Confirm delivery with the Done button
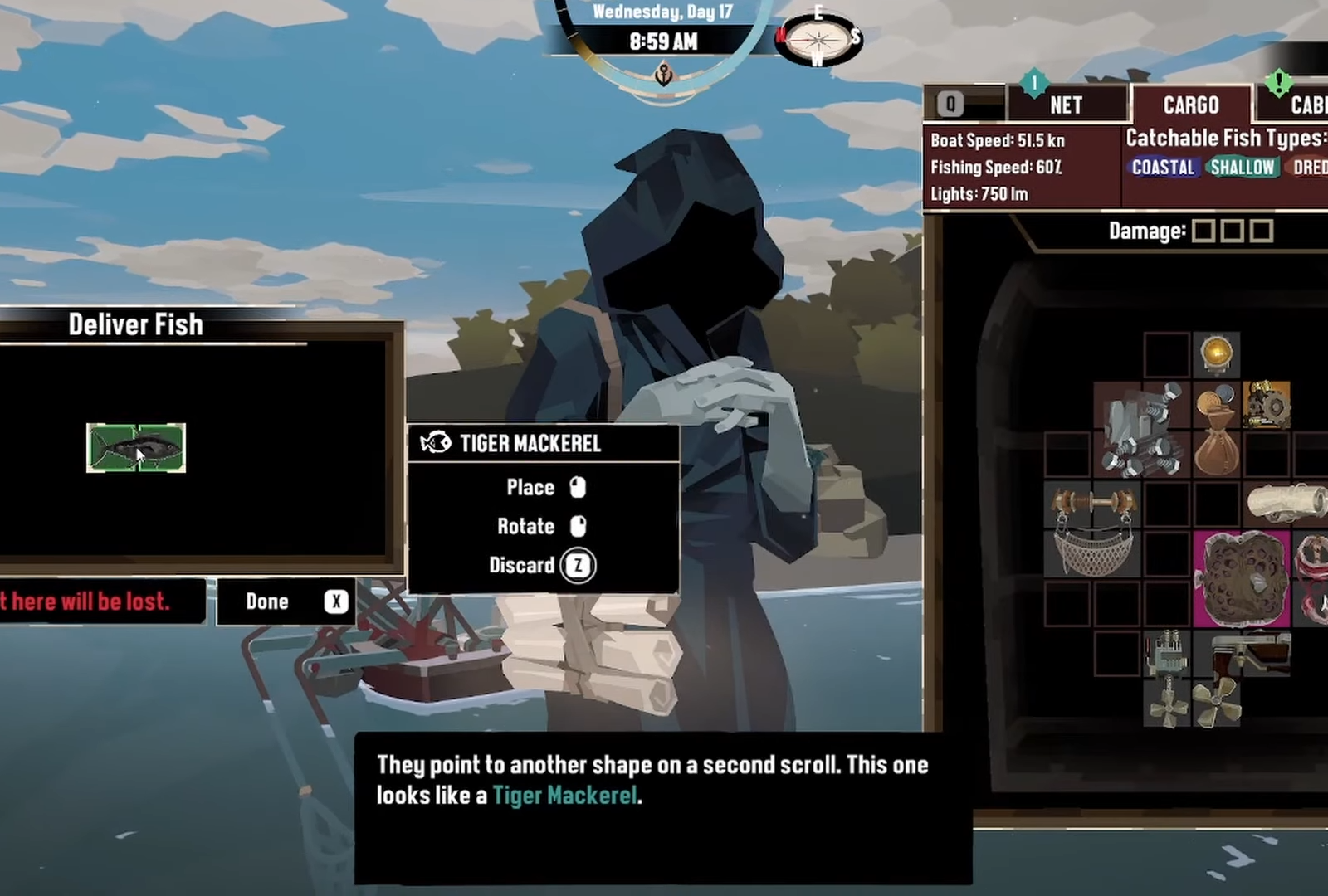 coord(286,601)
